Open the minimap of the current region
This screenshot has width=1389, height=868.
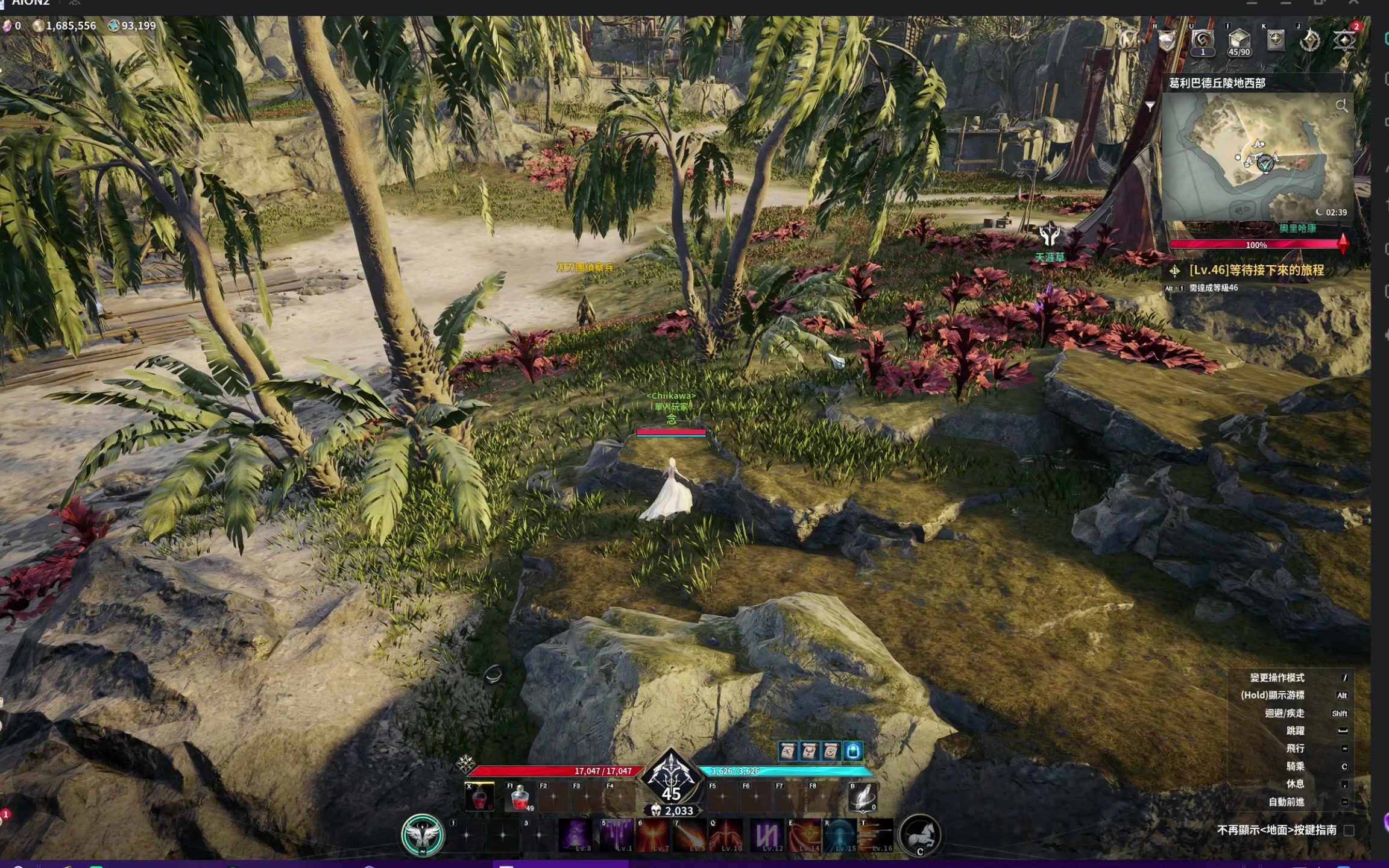[1257, 157]
